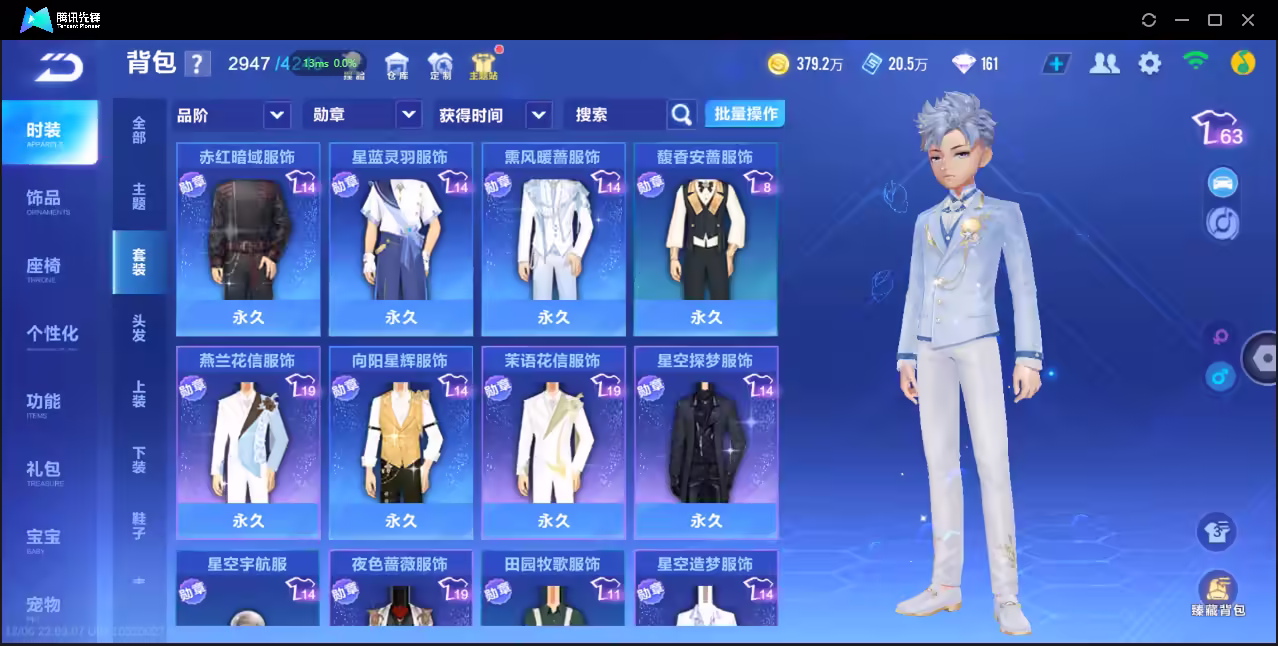Viewport: 1278px width, 646px height.
Task: Click the 搜索 search field
Action: 615,115
